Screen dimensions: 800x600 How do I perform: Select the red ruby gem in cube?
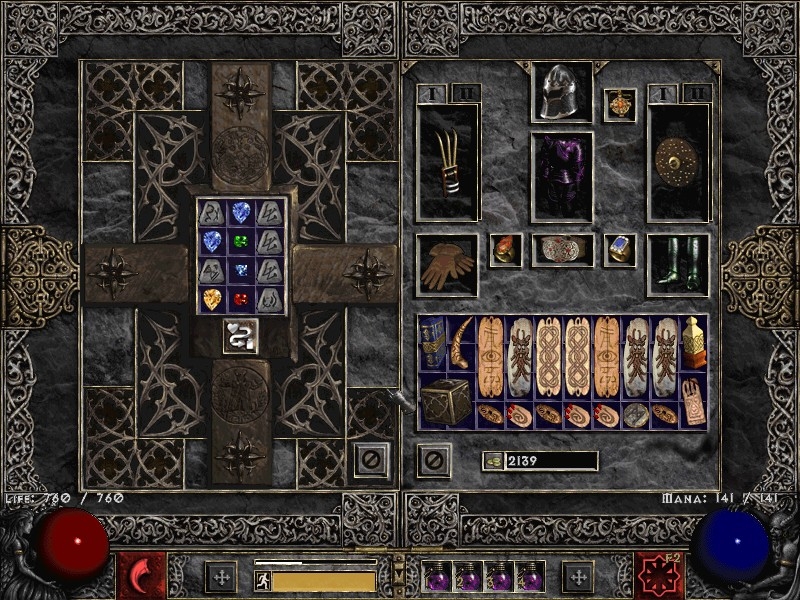point(241,299)
